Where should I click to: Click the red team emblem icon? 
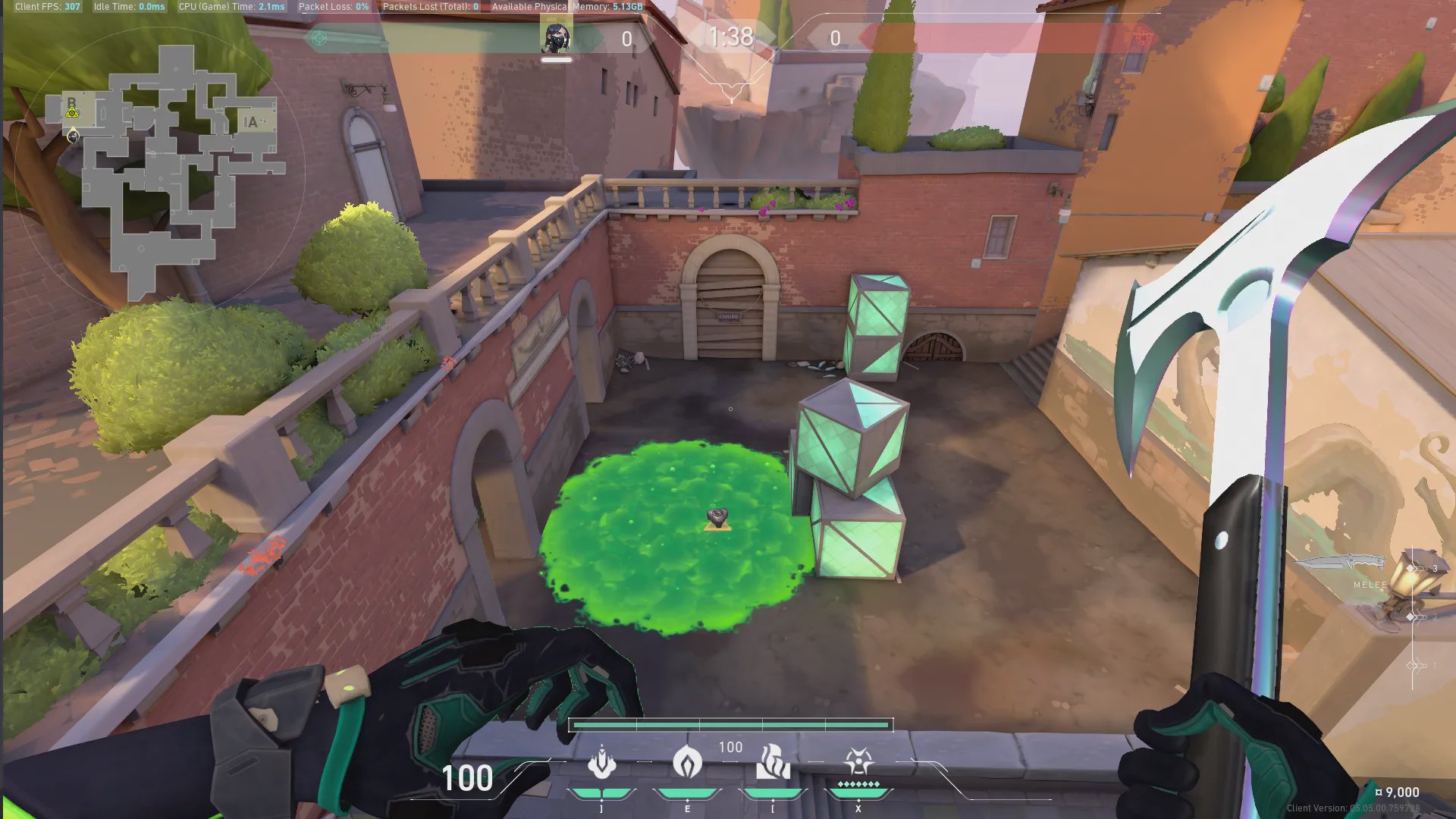click(1142, 38)
